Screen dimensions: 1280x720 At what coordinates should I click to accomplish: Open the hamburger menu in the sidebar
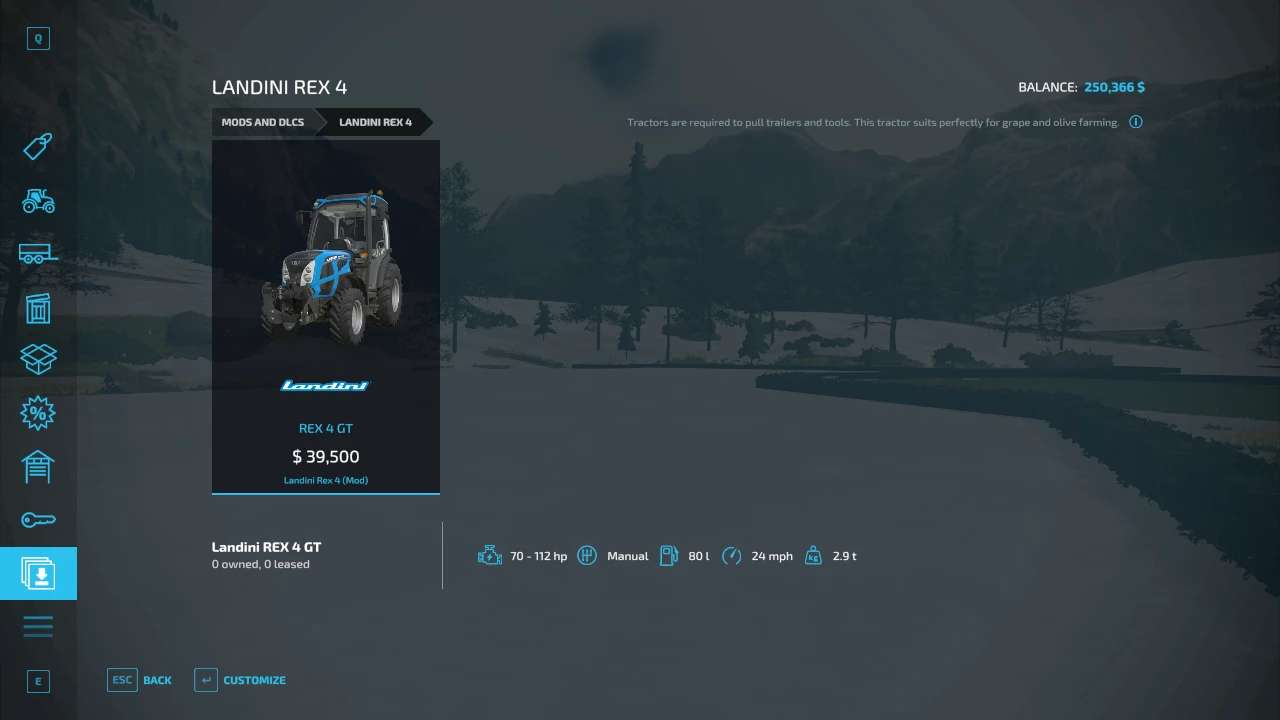pyautogui.click(x=38, y=625)
